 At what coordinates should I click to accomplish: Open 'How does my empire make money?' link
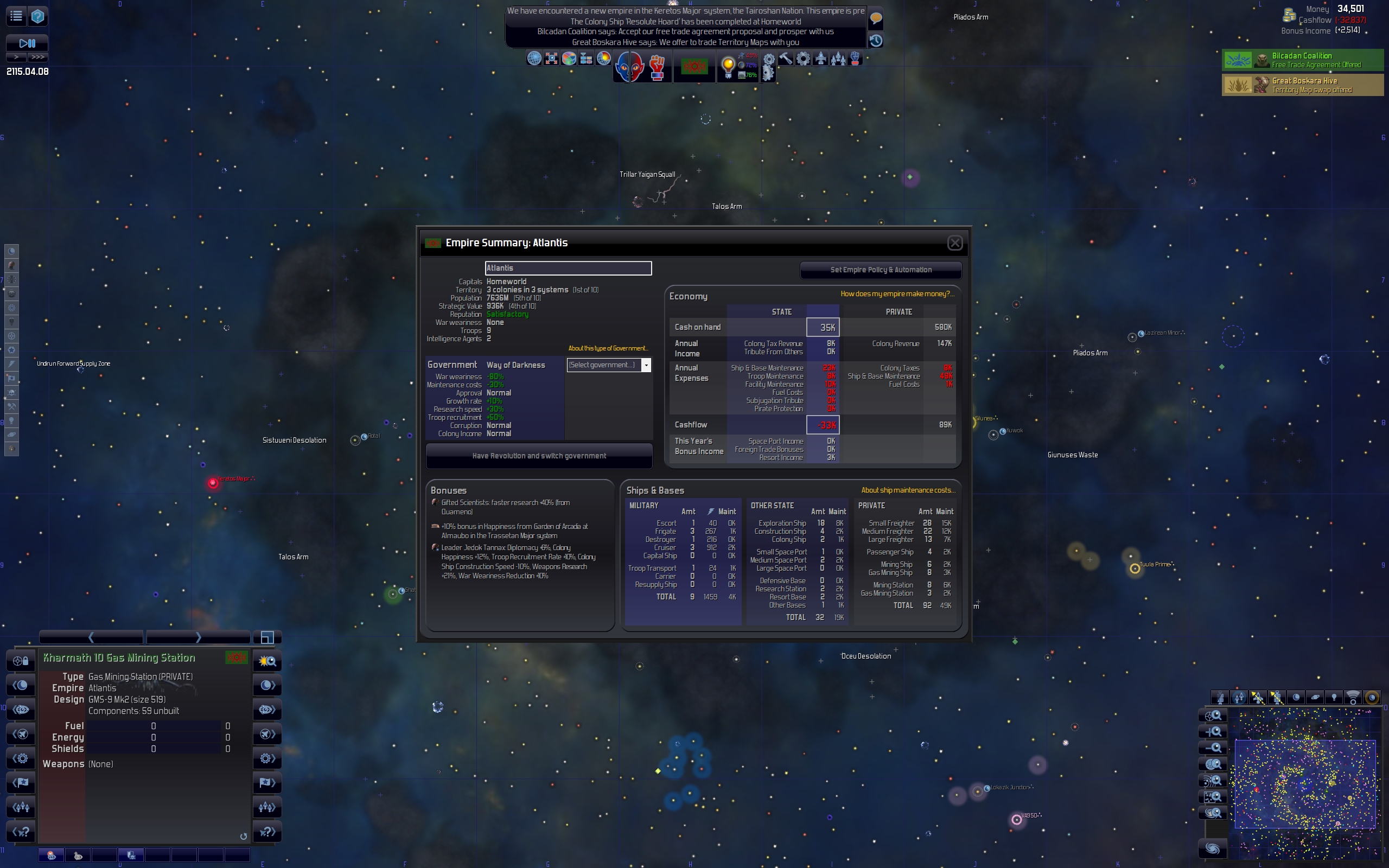pos(897,294)
